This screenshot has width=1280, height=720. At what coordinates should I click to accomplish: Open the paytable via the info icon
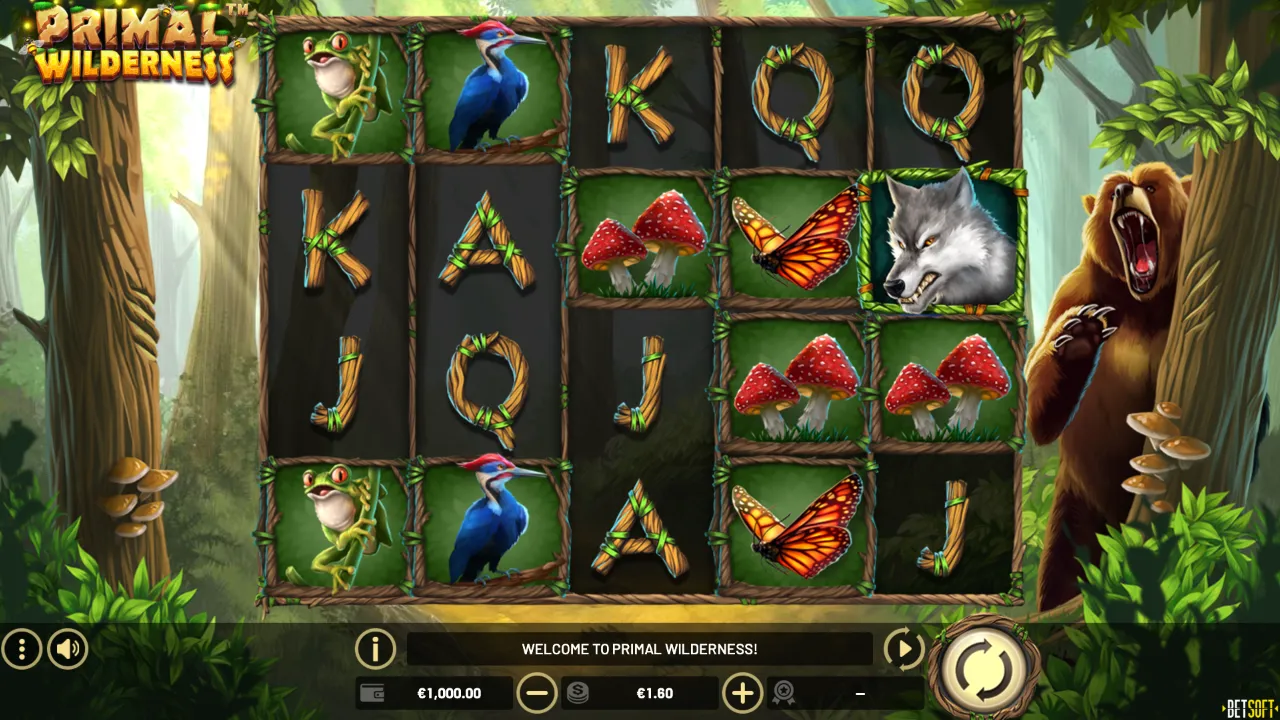[x=375, y=648]
